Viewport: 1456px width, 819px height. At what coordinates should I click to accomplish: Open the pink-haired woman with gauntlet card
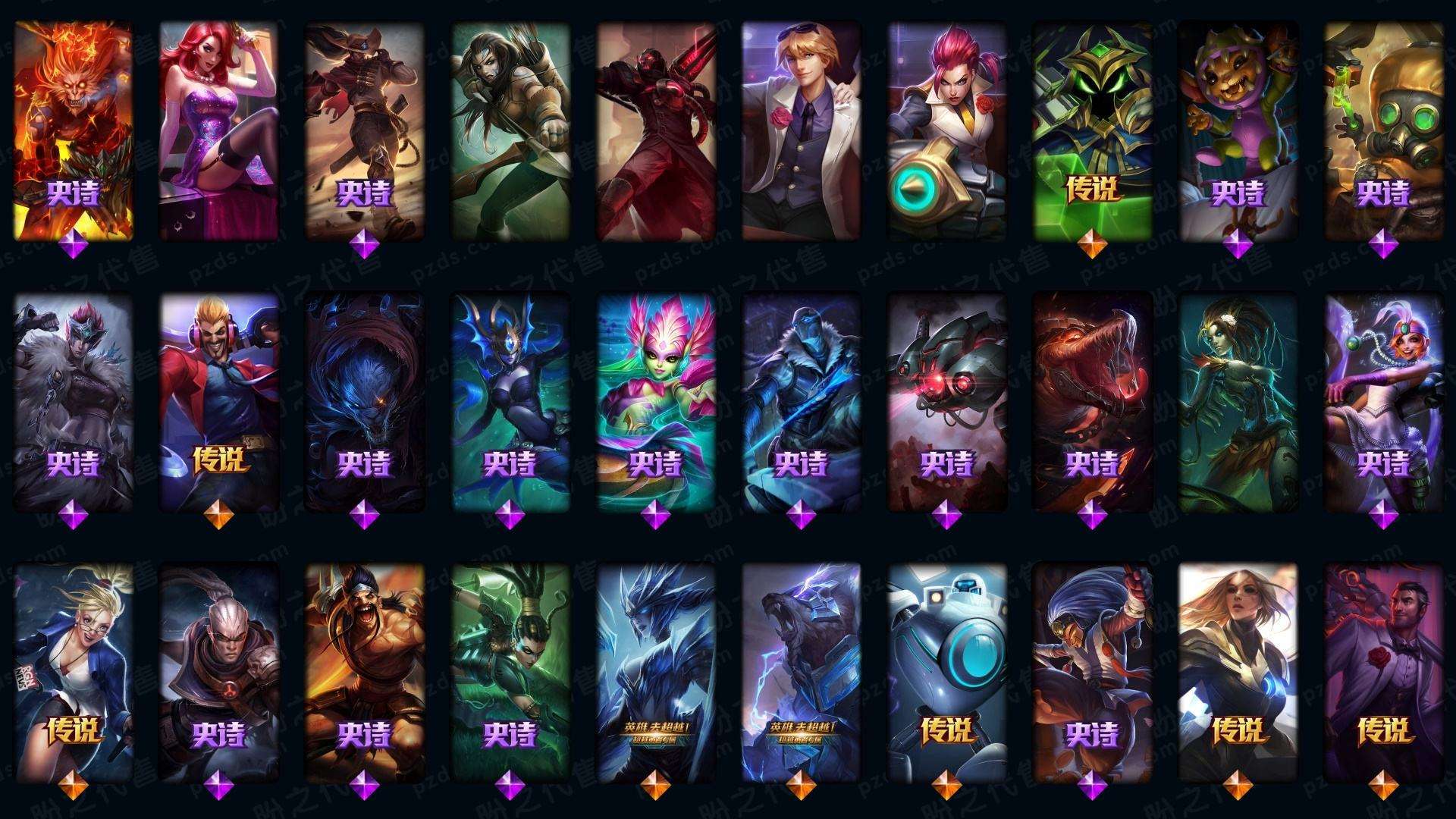(946, 130)
